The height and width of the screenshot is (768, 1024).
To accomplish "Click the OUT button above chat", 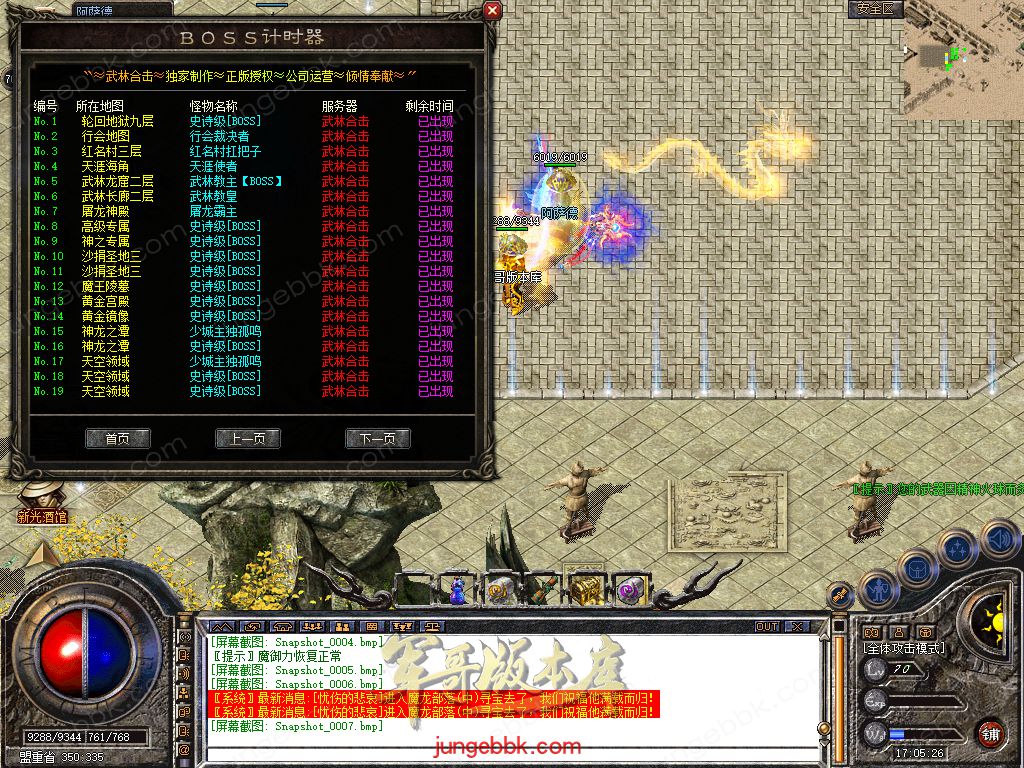I will [766, 626].
